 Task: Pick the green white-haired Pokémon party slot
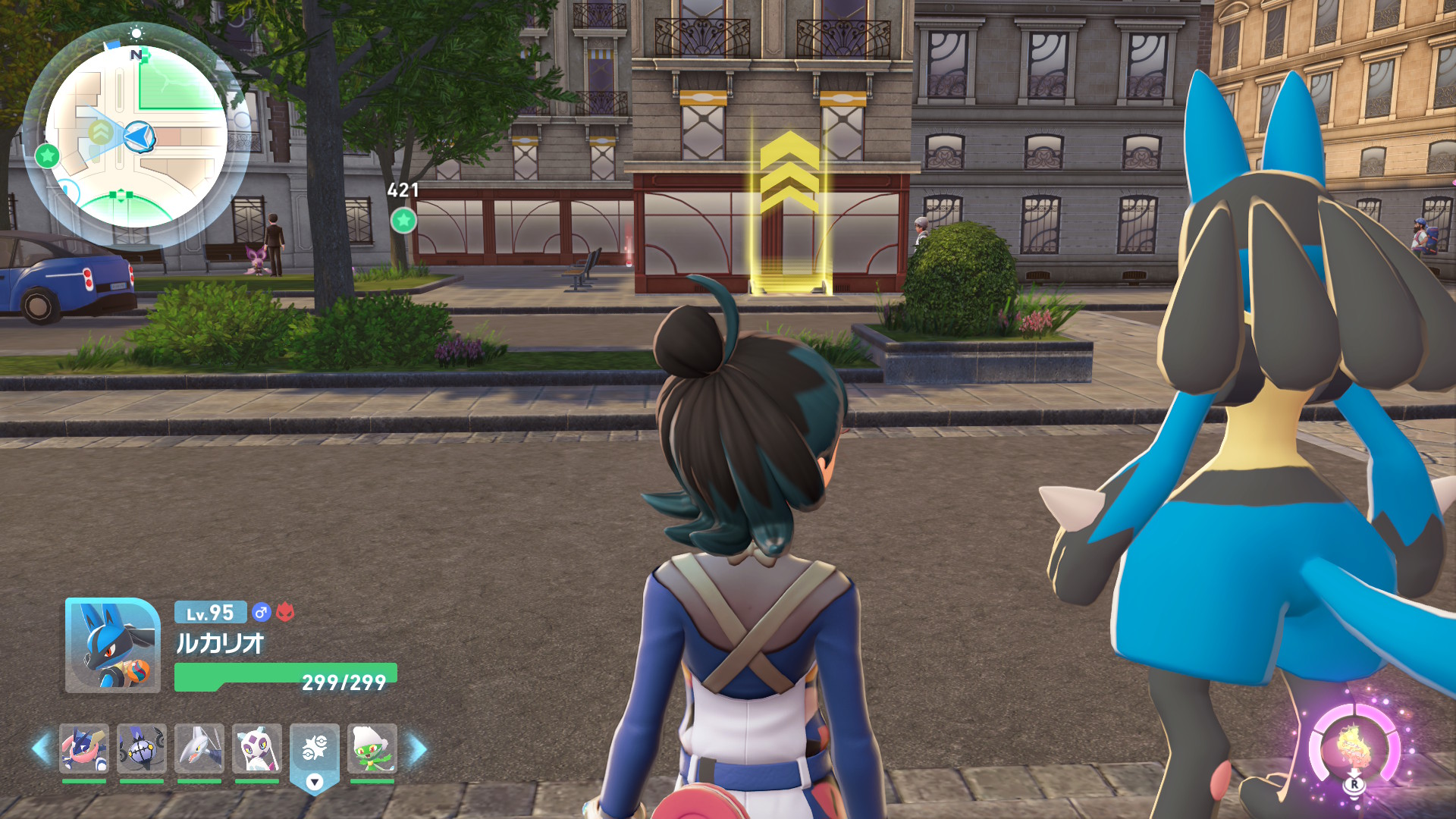(x=372, y=748)
